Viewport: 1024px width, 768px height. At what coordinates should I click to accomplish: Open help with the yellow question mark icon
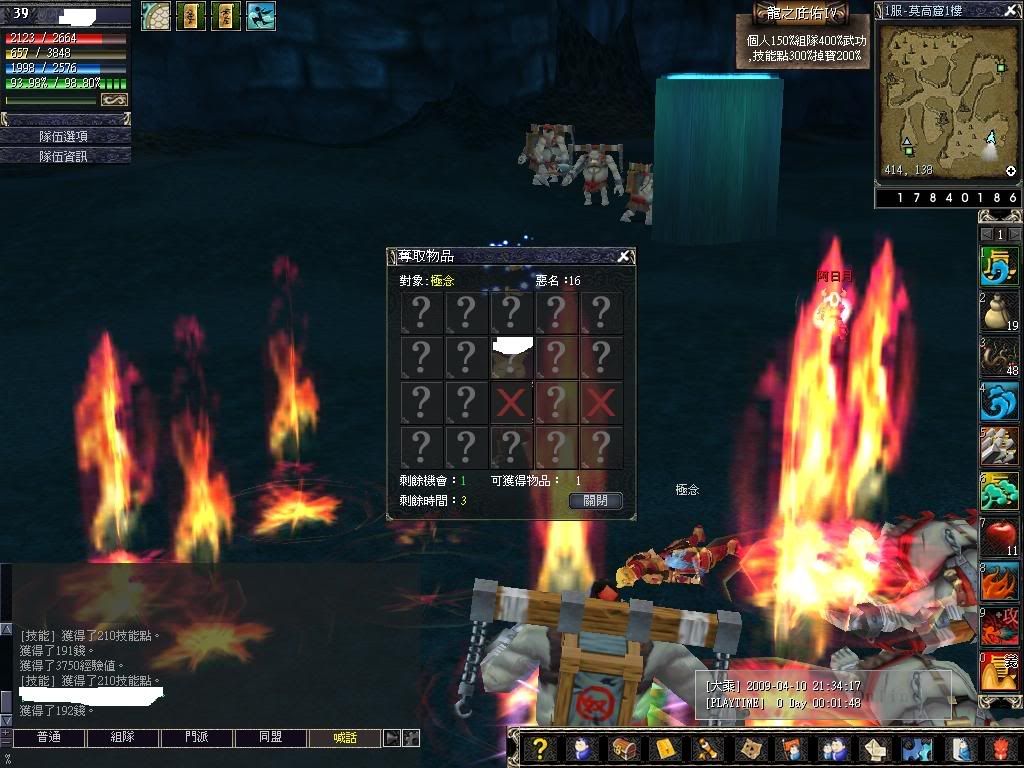539,749
